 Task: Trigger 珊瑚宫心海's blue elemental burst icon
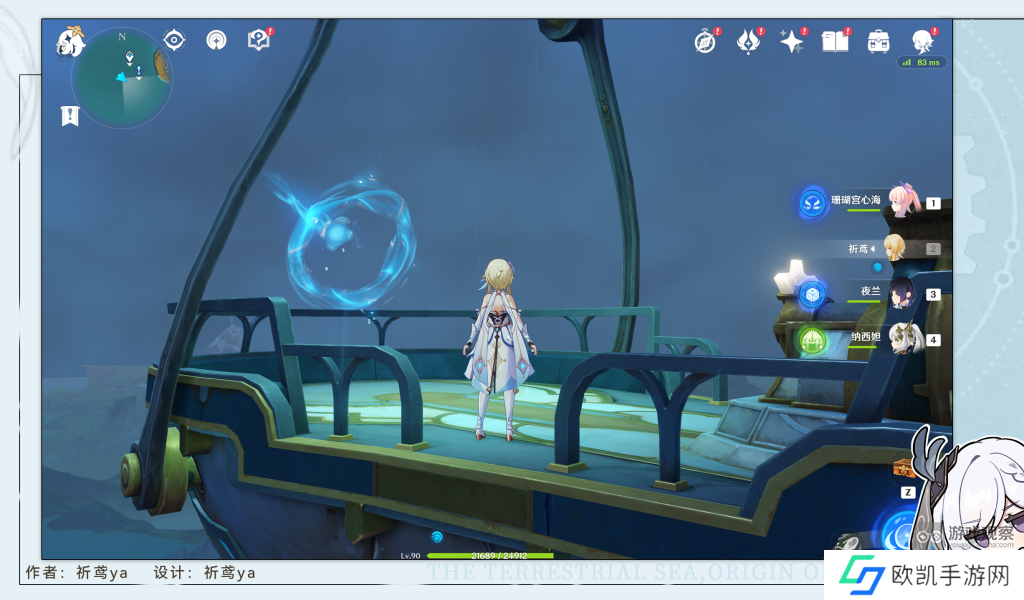click(x=813, y=202)
